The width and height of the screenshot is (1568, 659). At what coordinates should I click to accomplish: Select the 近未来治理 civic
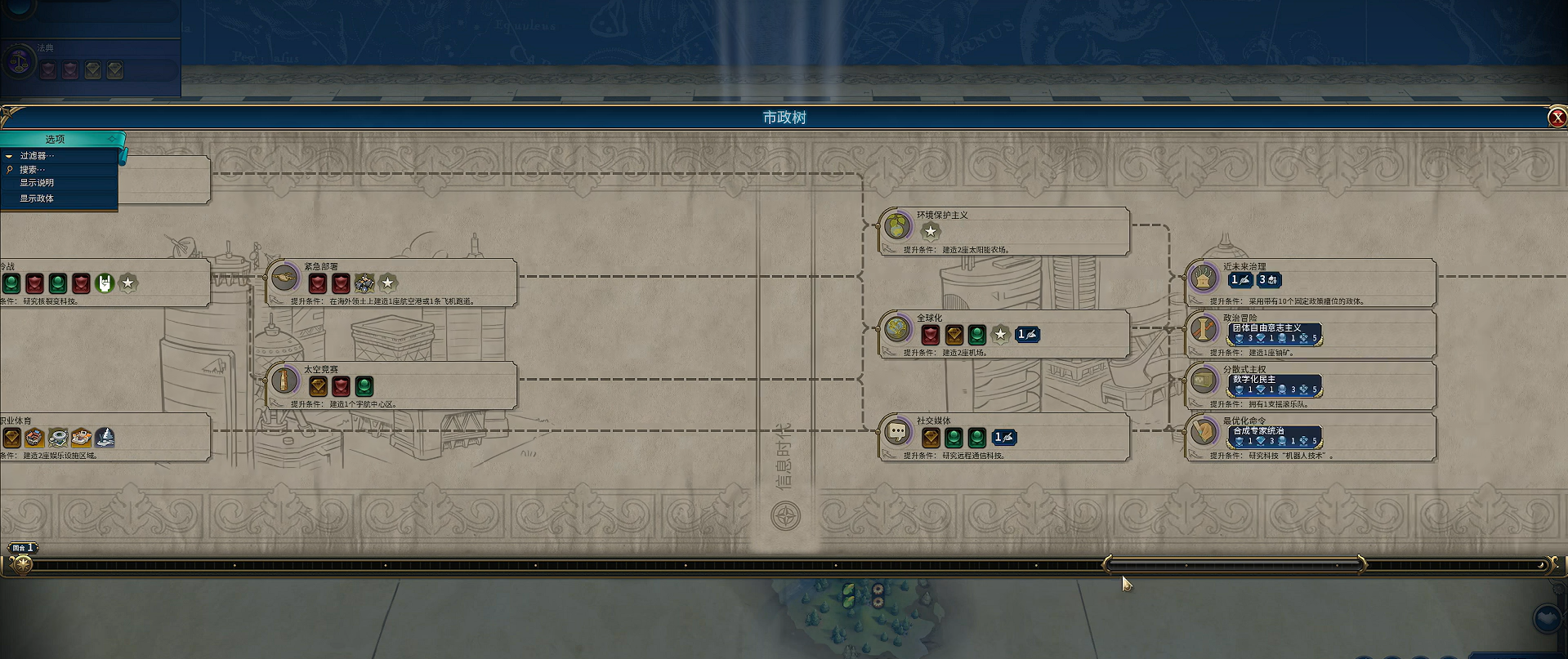pyautogui.click(x=1204, y=278)
